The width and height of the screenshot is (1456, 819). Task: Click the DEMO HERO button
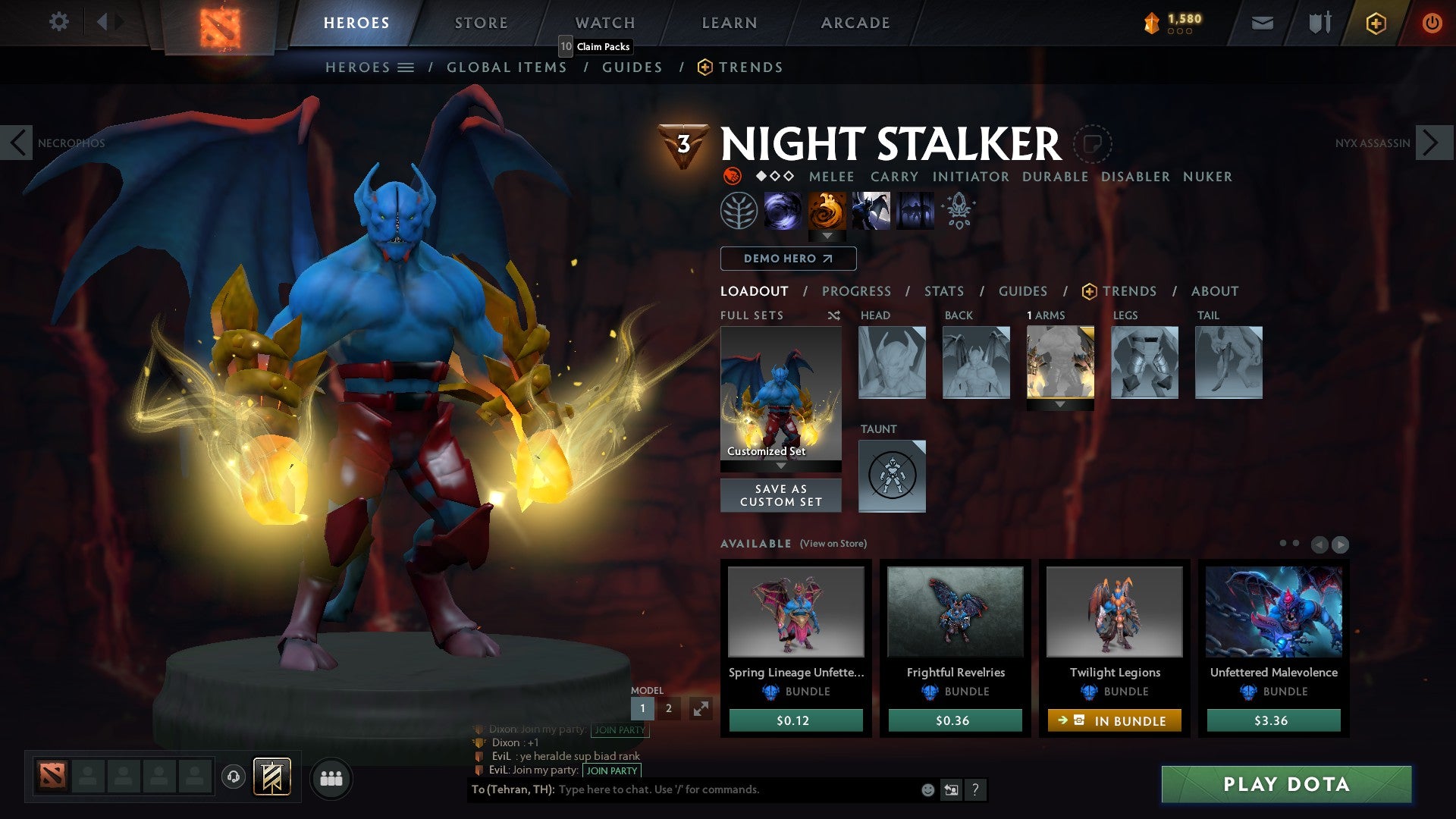(786, 259)
